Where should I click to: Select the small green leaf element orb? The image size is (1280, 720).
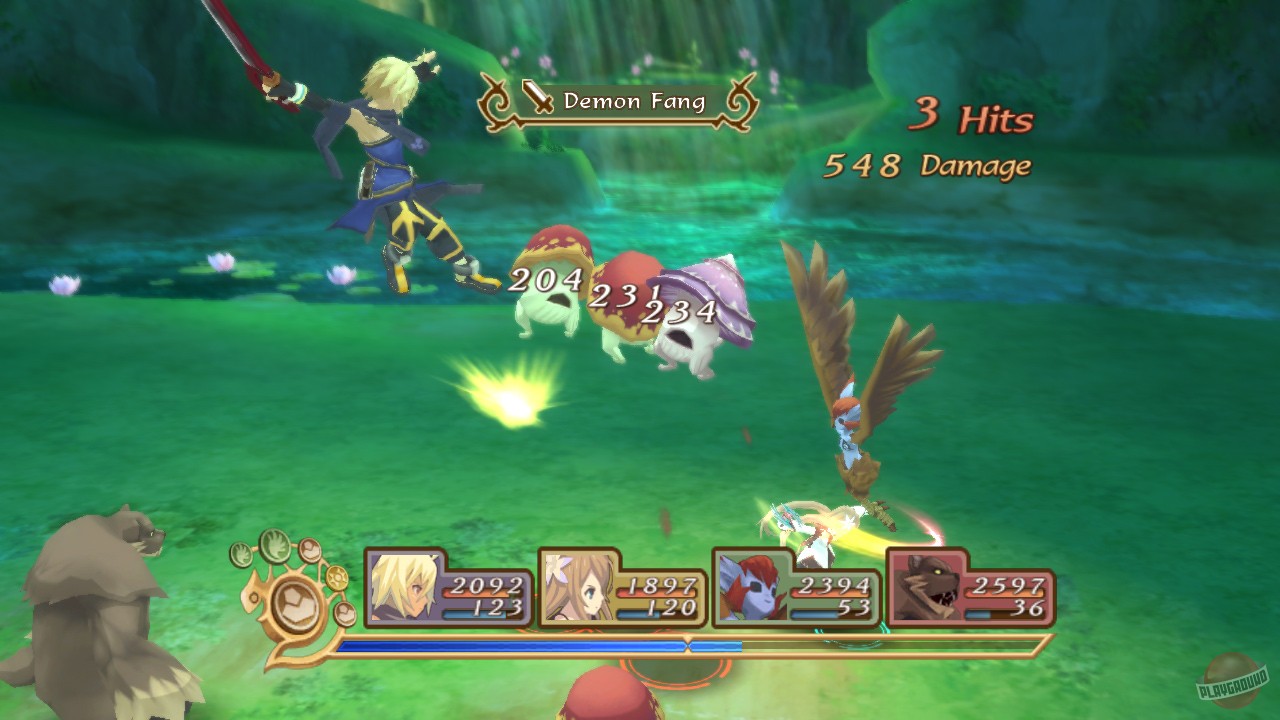[x=241, y=553]
